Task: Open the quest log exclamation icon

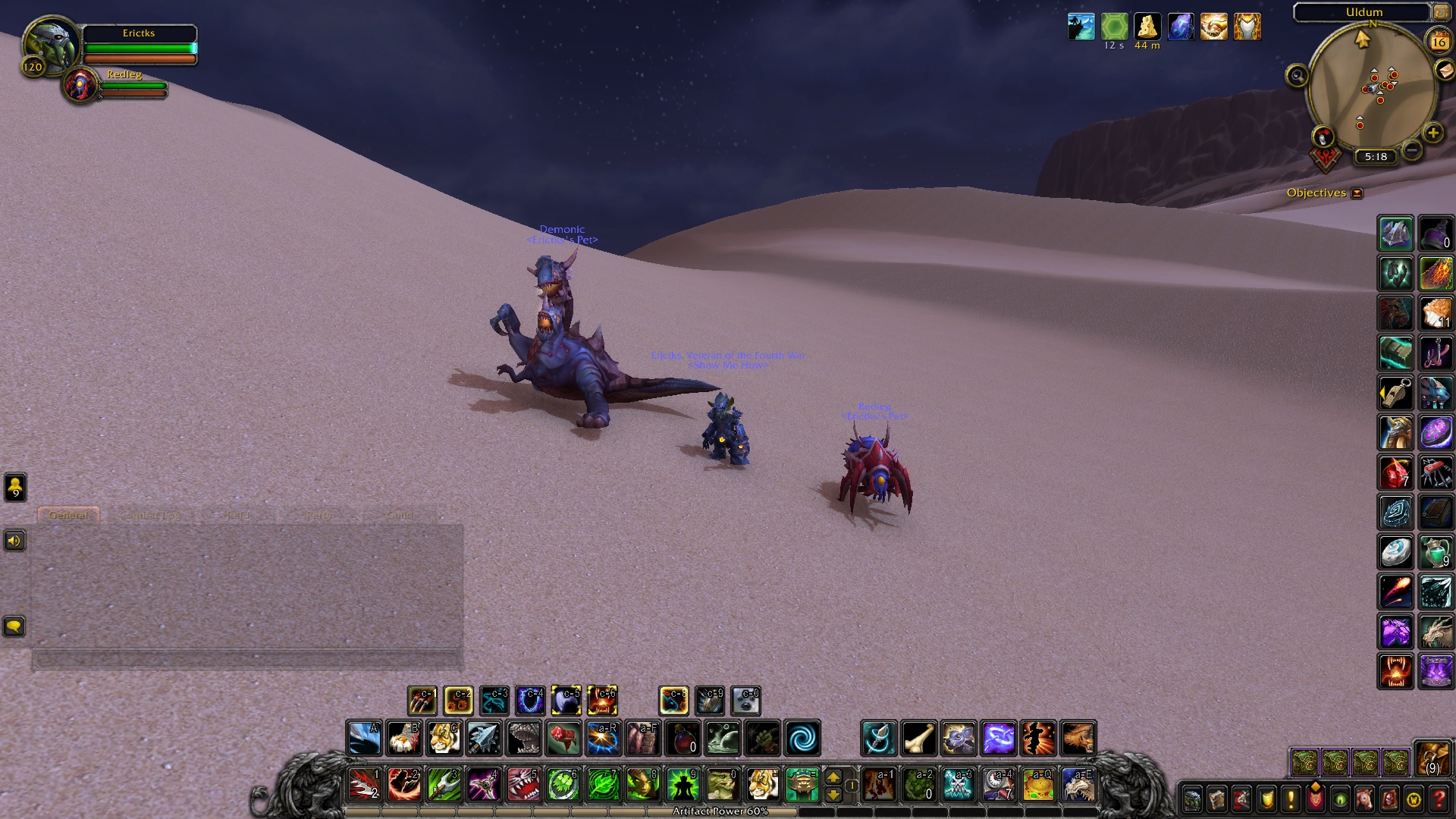Action: [1290, 798]
